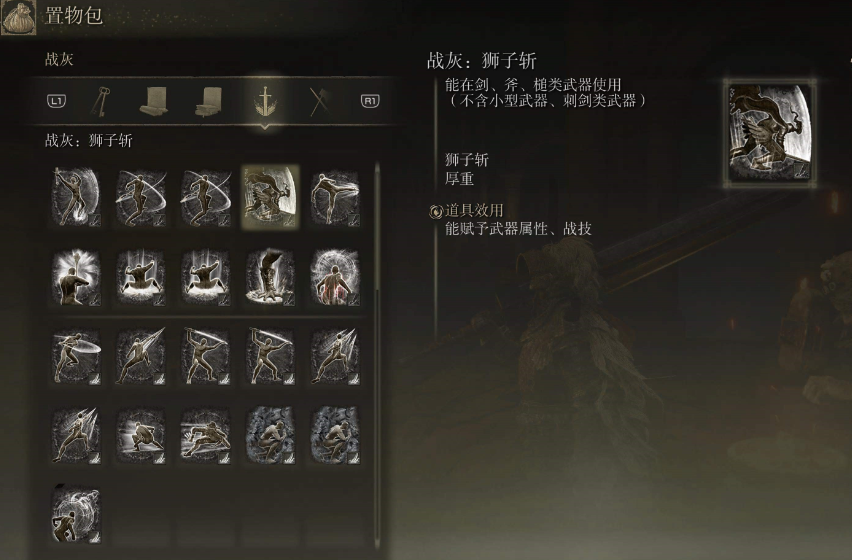Choose the red figure with magic circle ash

tap(335, 275)
